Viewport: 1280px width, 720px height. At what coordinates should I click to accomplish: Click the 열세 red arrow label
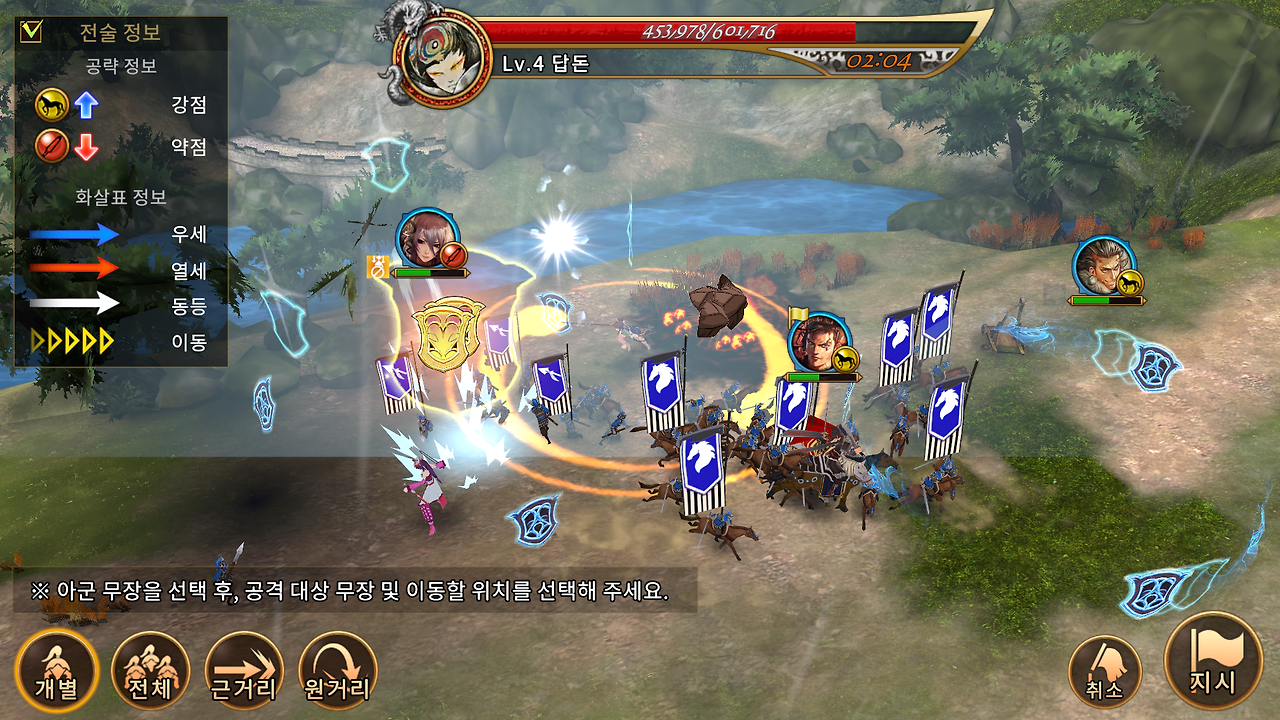[x=188, y=269]
